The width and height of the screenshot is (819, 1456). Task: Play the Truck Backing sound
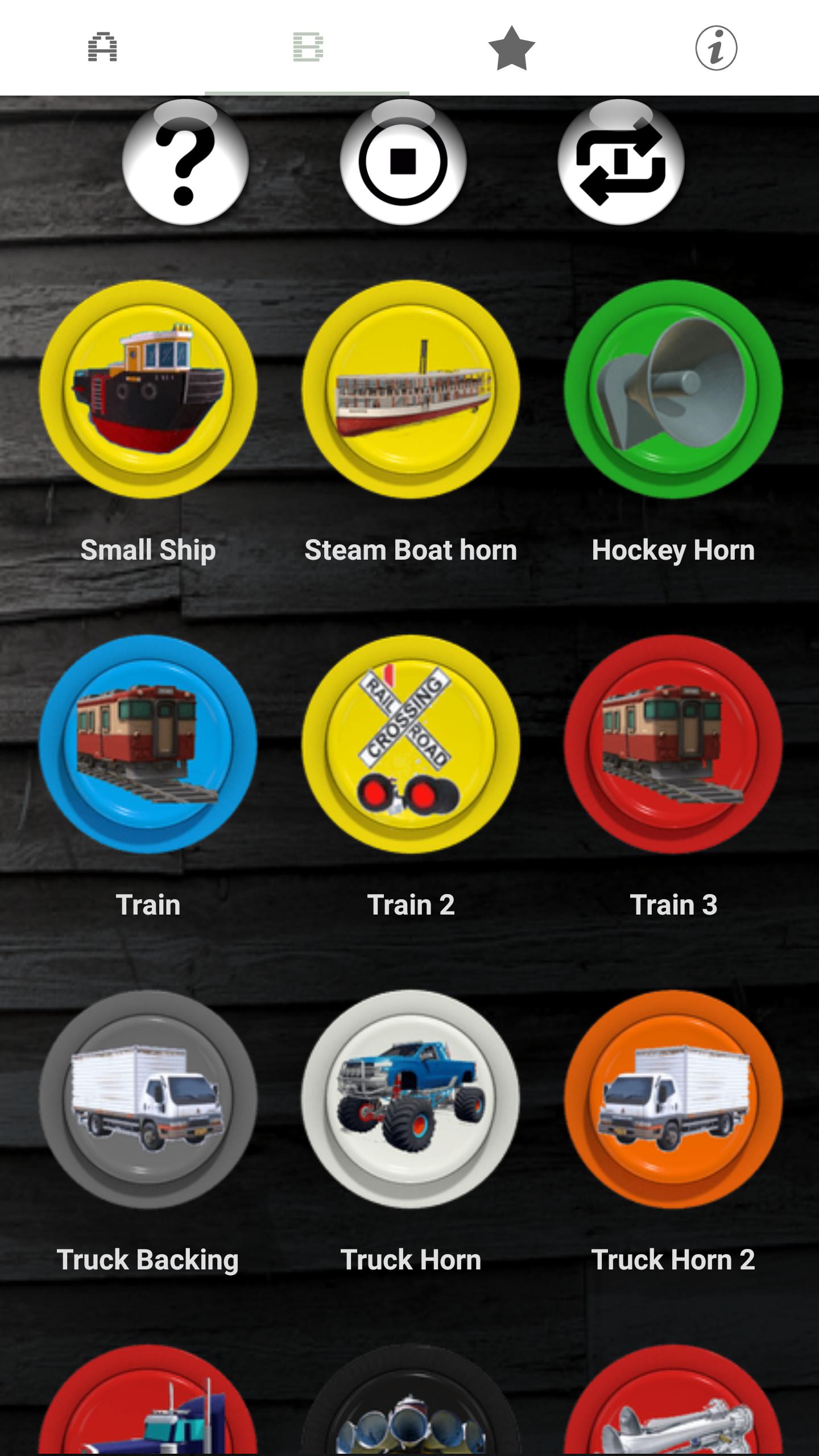(148, 1099)
